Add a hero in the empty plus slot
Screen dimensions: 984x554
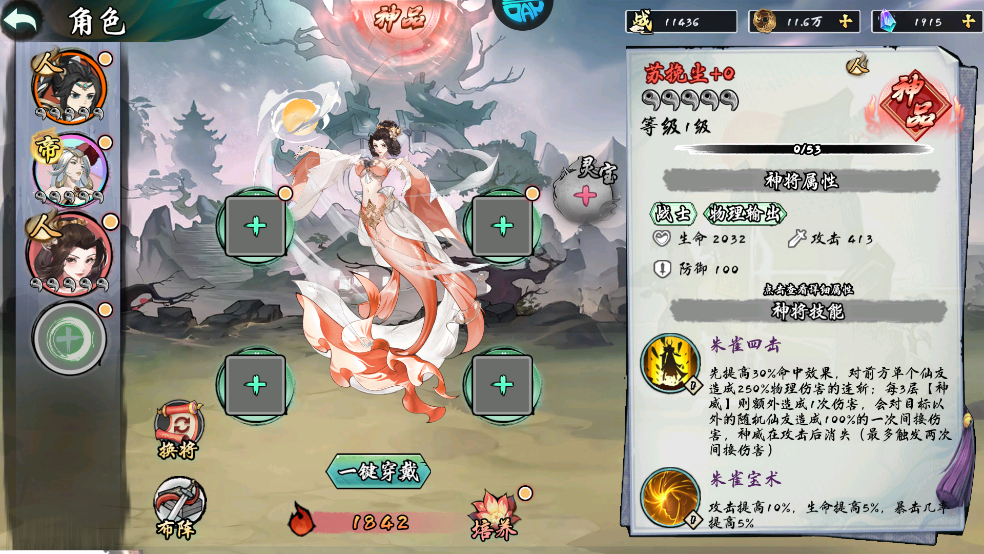pyautogui.click(x=70, y=338)
